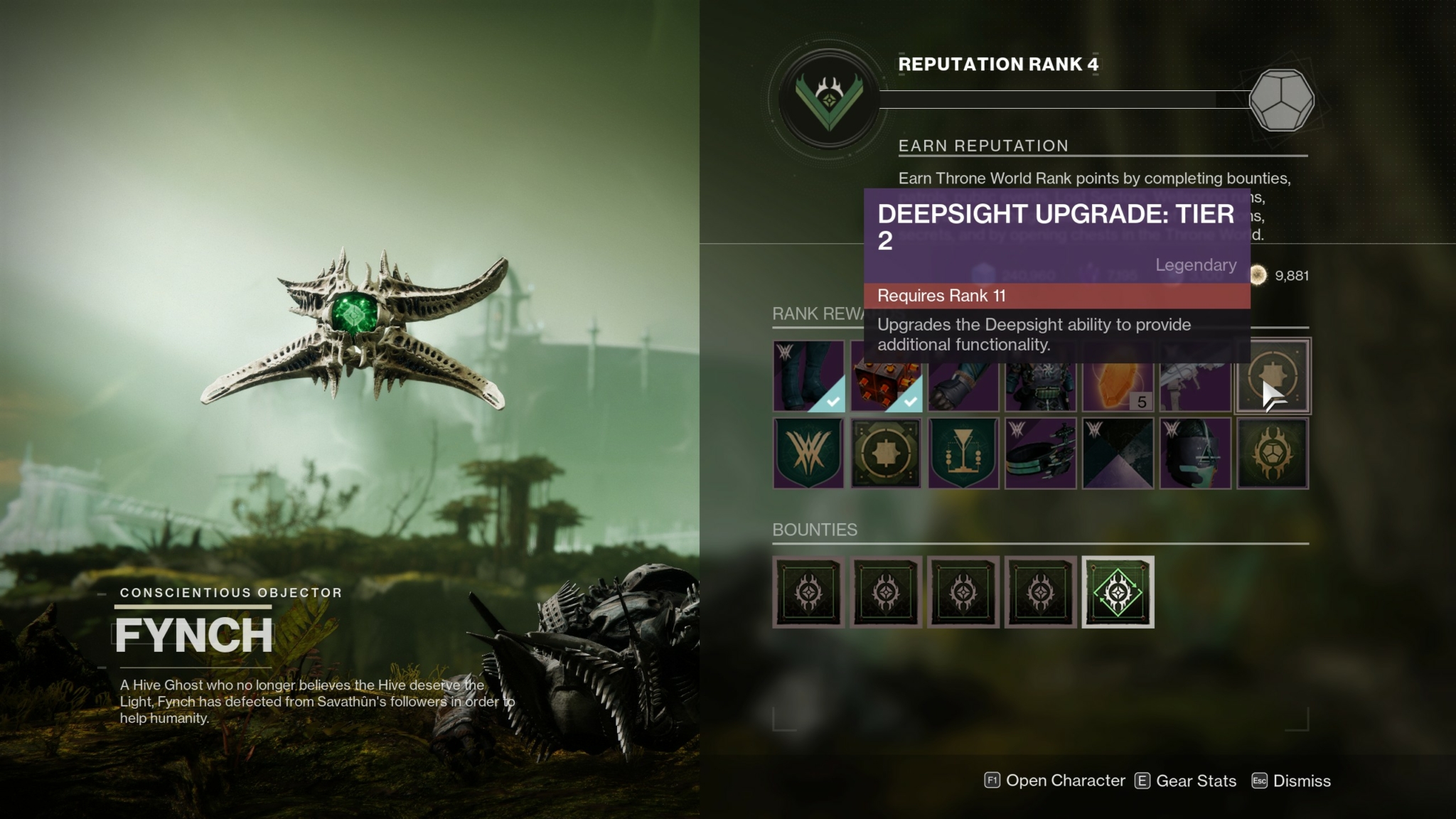Screen dimensions: 1456x819
Task: Select the claimed boots rank reward
Action: tap(808, 376)
